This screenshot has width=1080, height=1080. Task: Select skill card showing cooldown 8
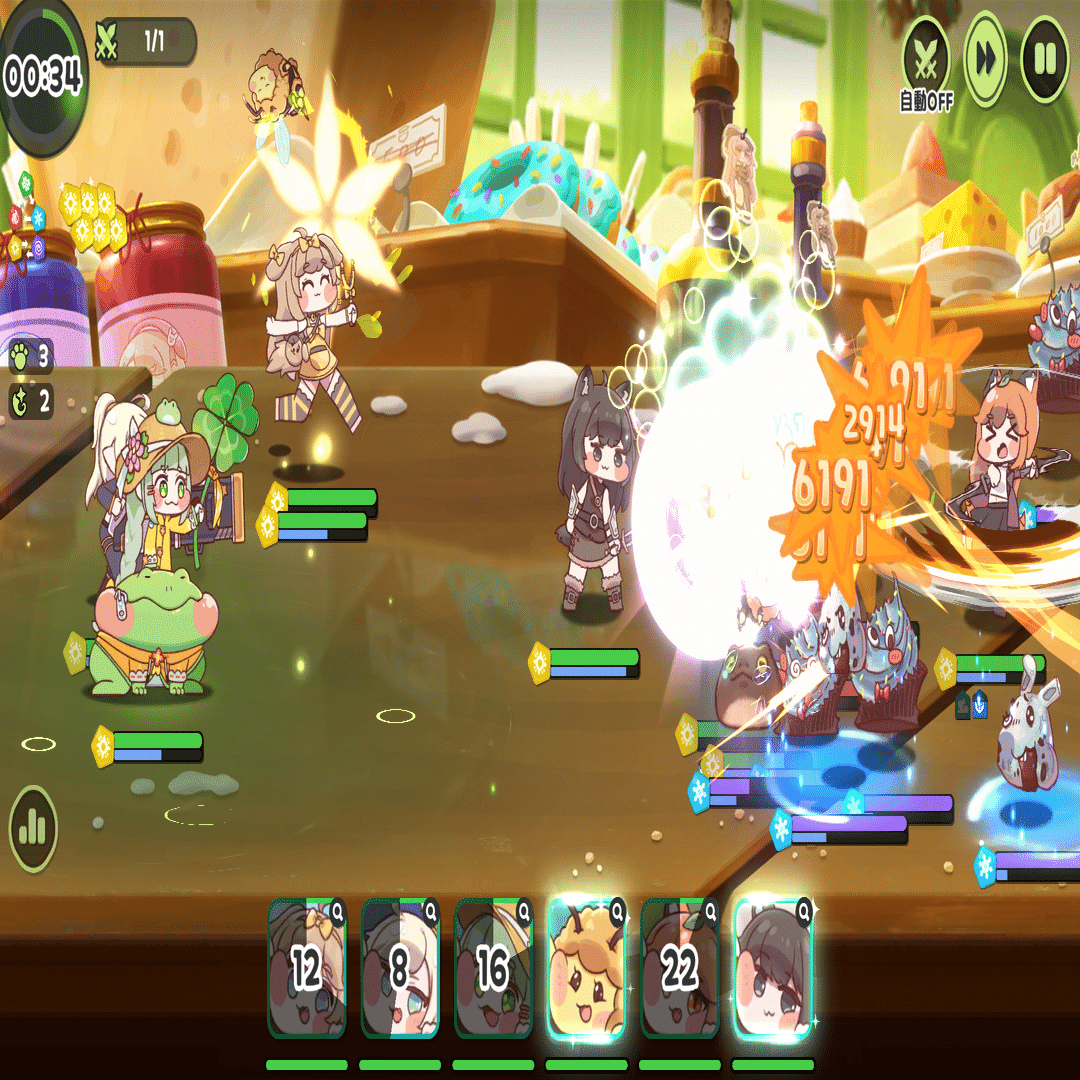(399, 968)
